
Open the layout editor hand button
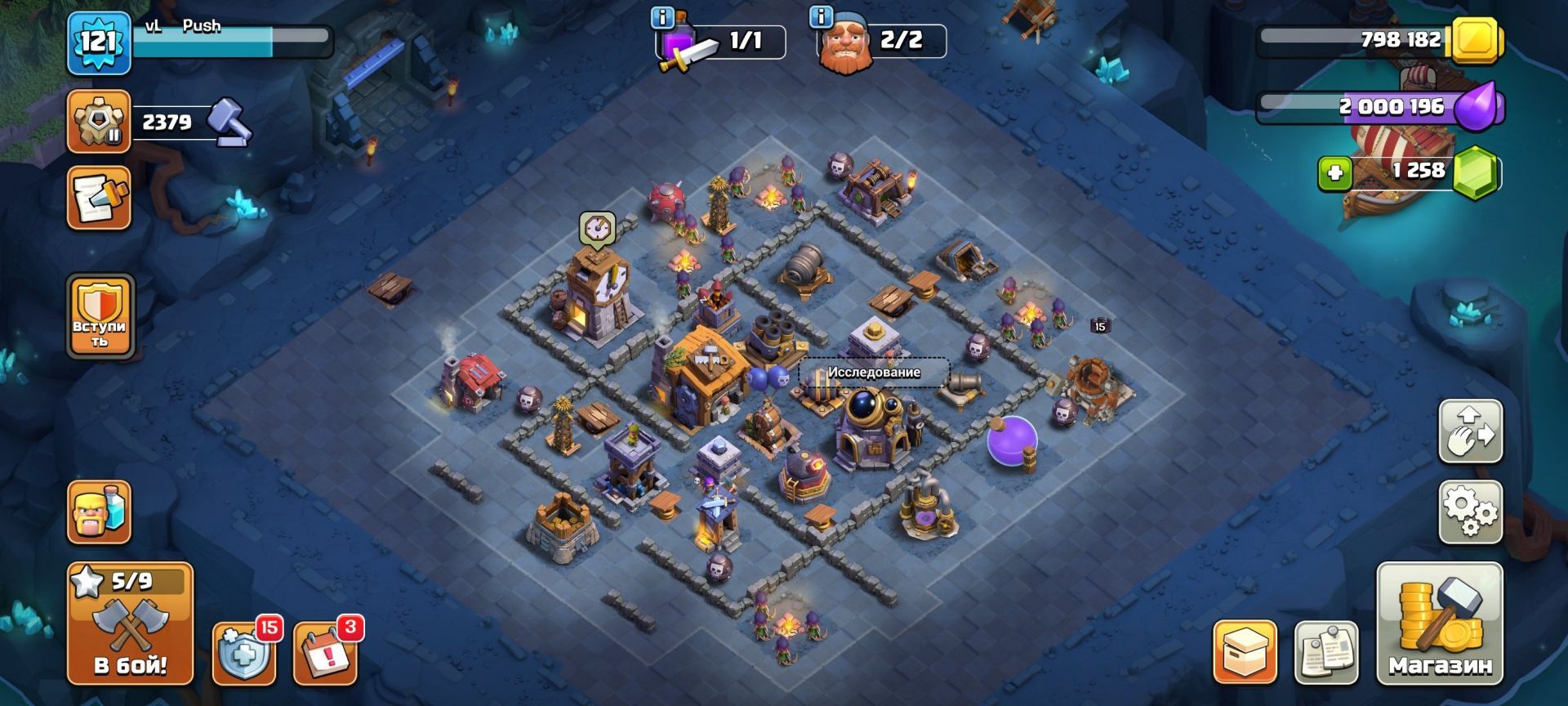(1470, 431)
